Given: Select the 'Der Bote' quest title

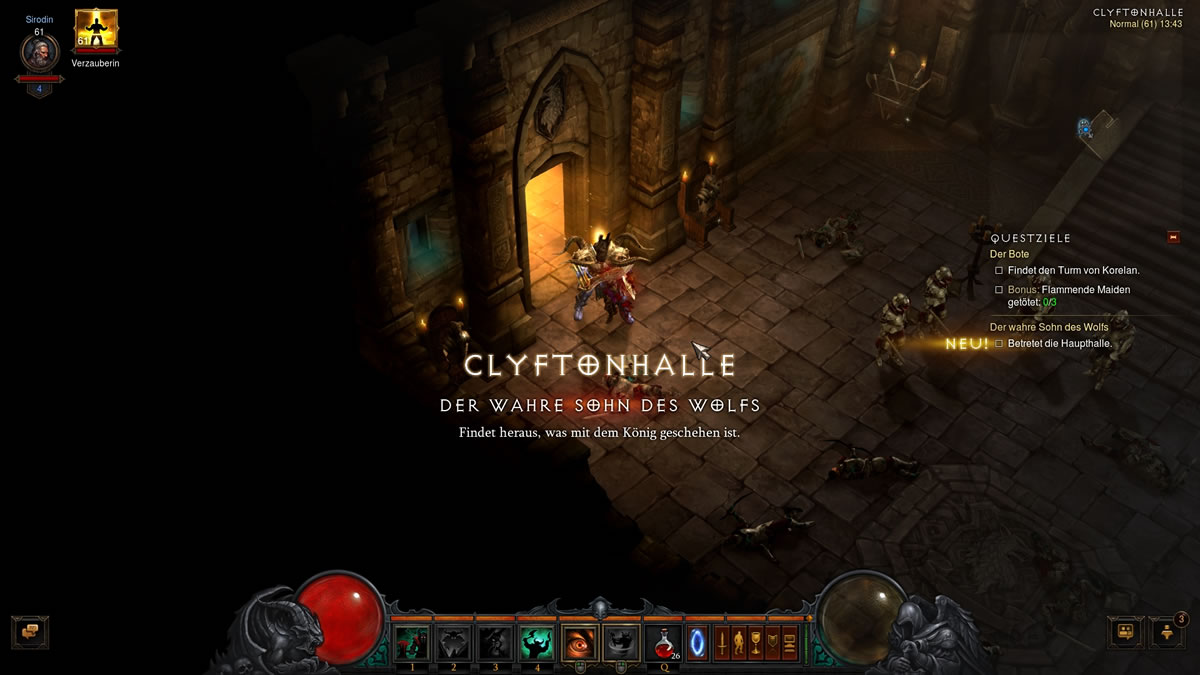Looking at the screenshot, I should [1009, 254].
